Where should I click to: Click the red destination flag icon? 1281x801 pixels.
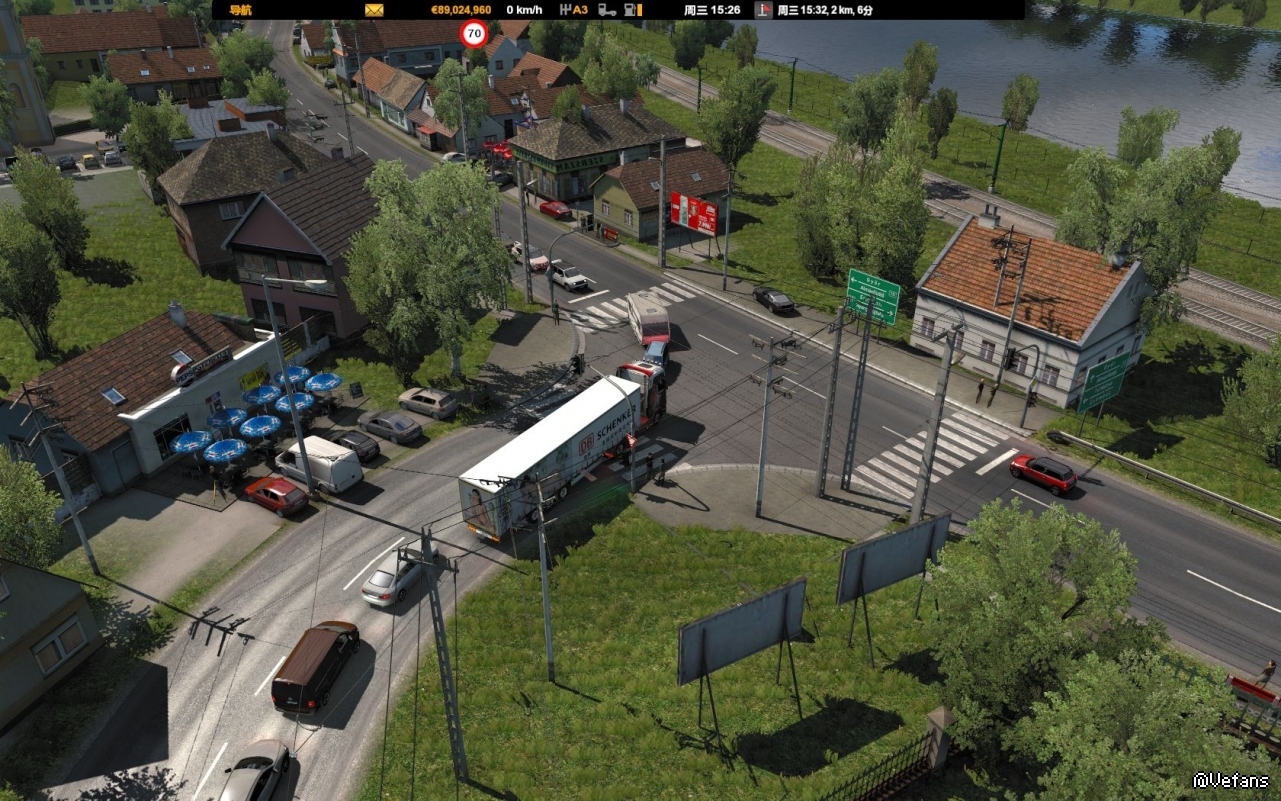pos(763,10)
